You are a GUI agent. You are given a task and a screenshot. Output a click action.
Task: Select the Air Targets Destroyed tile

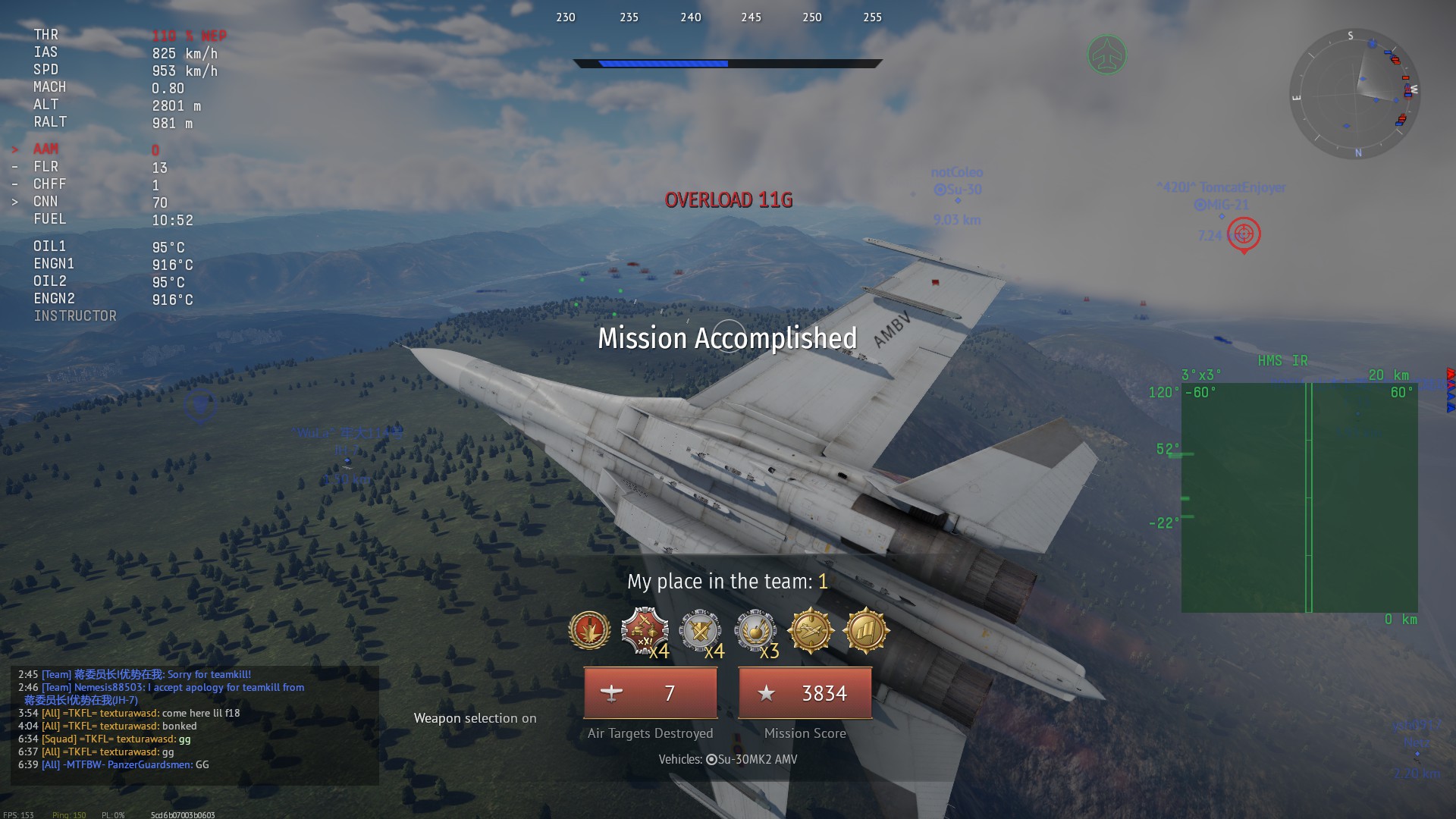pyautogui.click(x=650, y=693)
